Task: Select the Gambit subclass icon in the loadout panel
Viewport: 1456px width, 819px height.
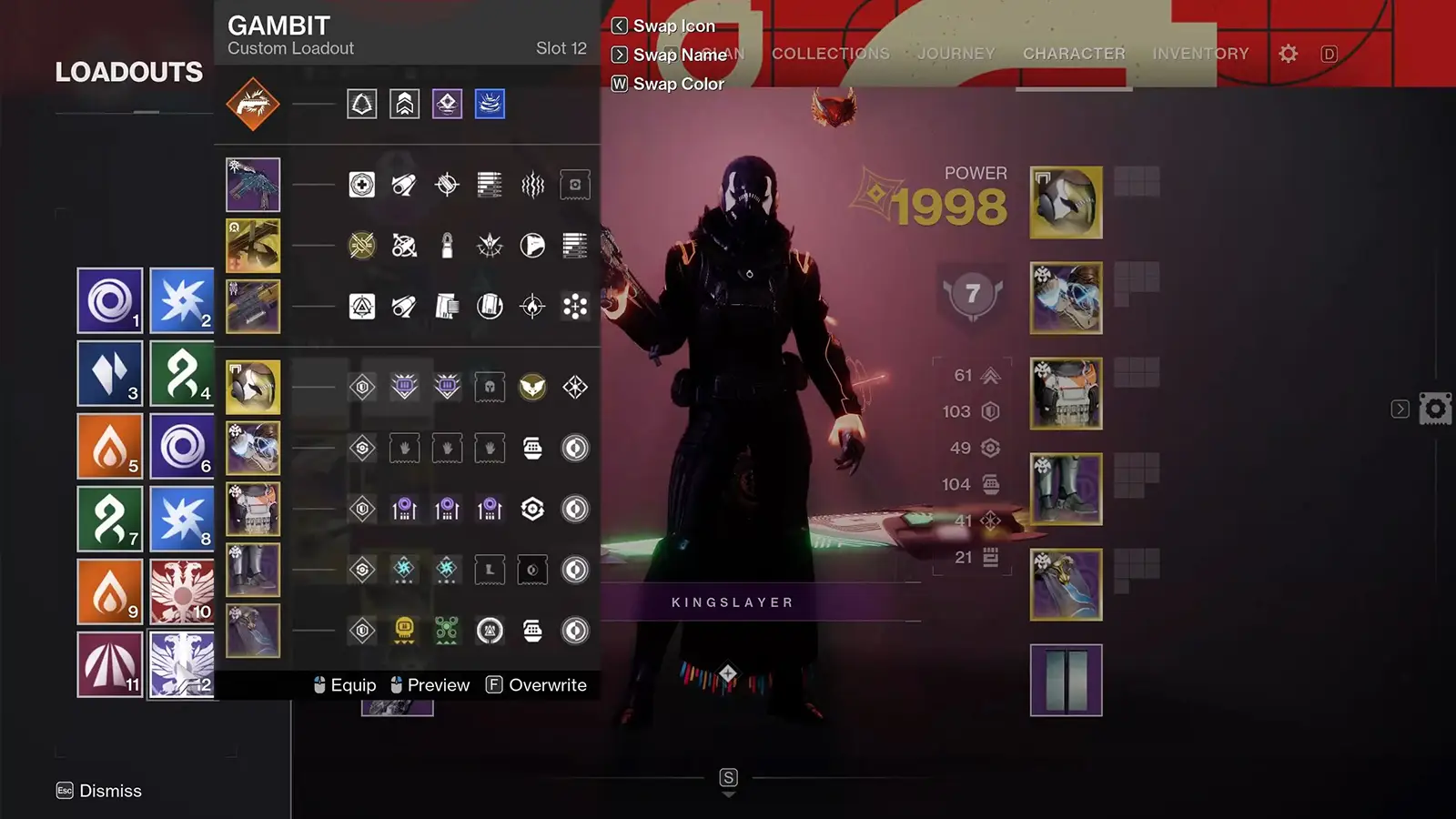Action: pyautogui.click(x=253, y=104)
